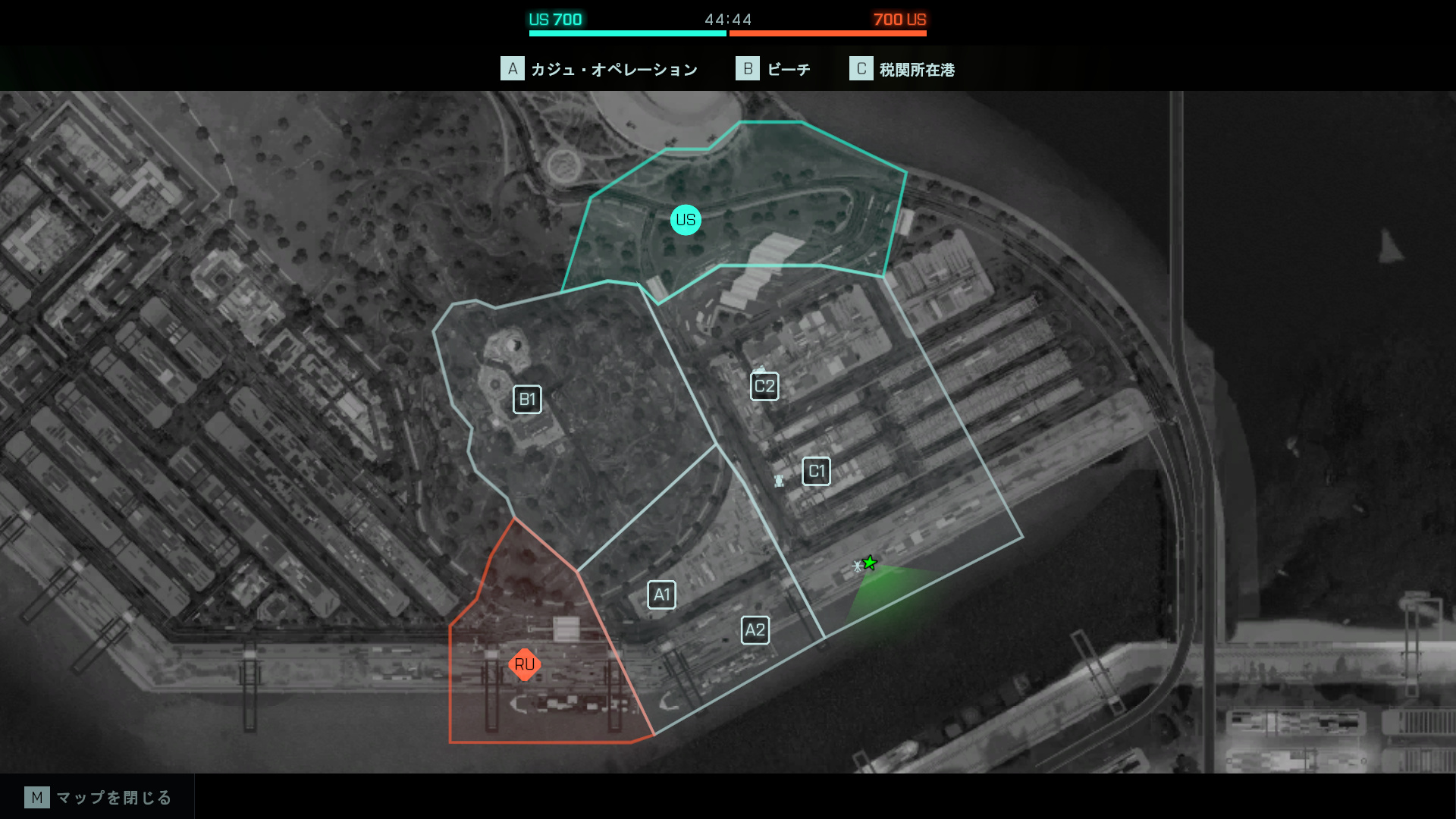Choose sector B ビーチ in the legend
The image size is (1456, 819).
[773, 69]
